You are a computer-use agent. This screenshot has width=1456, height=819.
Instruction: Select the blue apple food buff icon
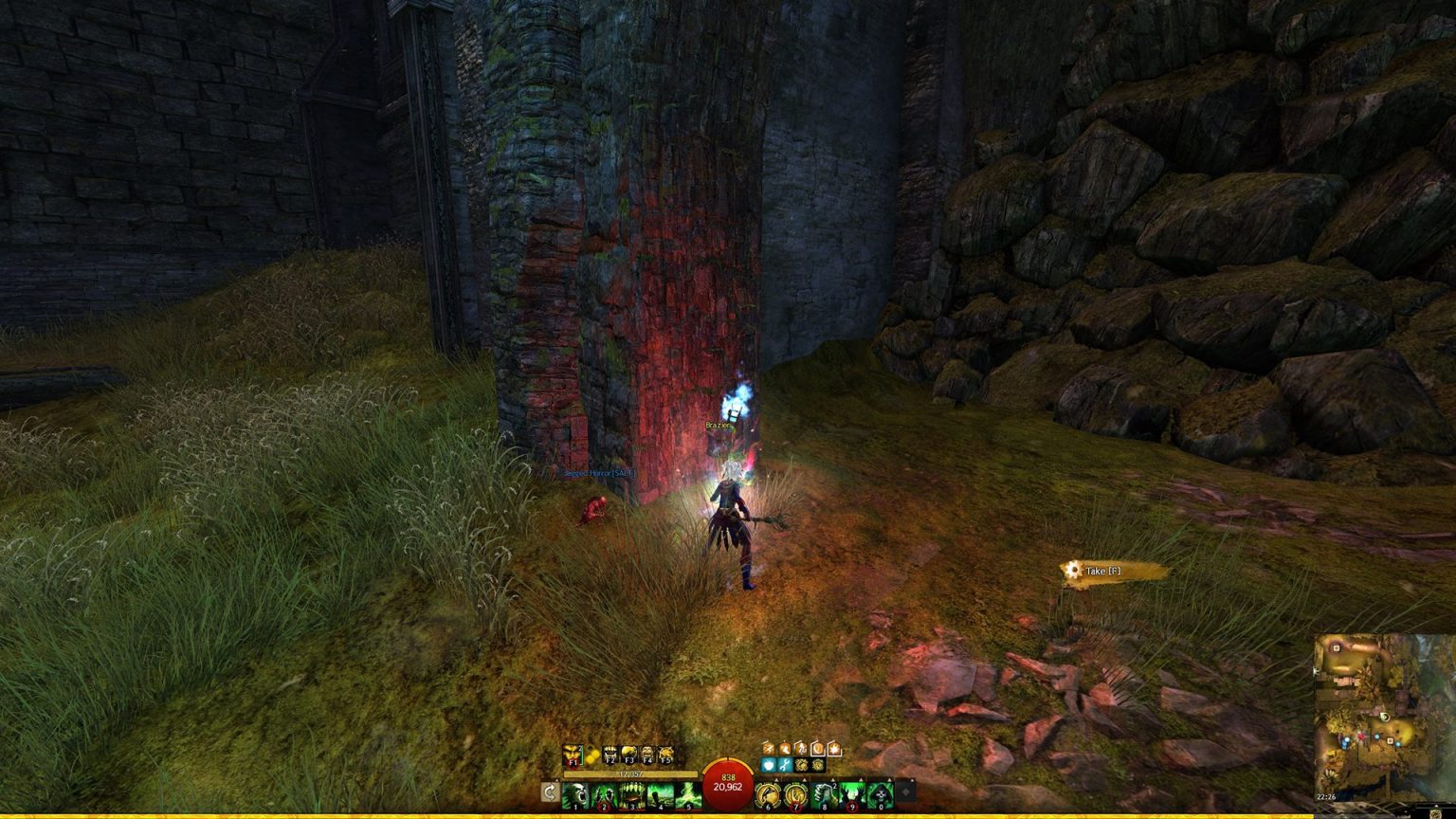[x=769, y=765]
